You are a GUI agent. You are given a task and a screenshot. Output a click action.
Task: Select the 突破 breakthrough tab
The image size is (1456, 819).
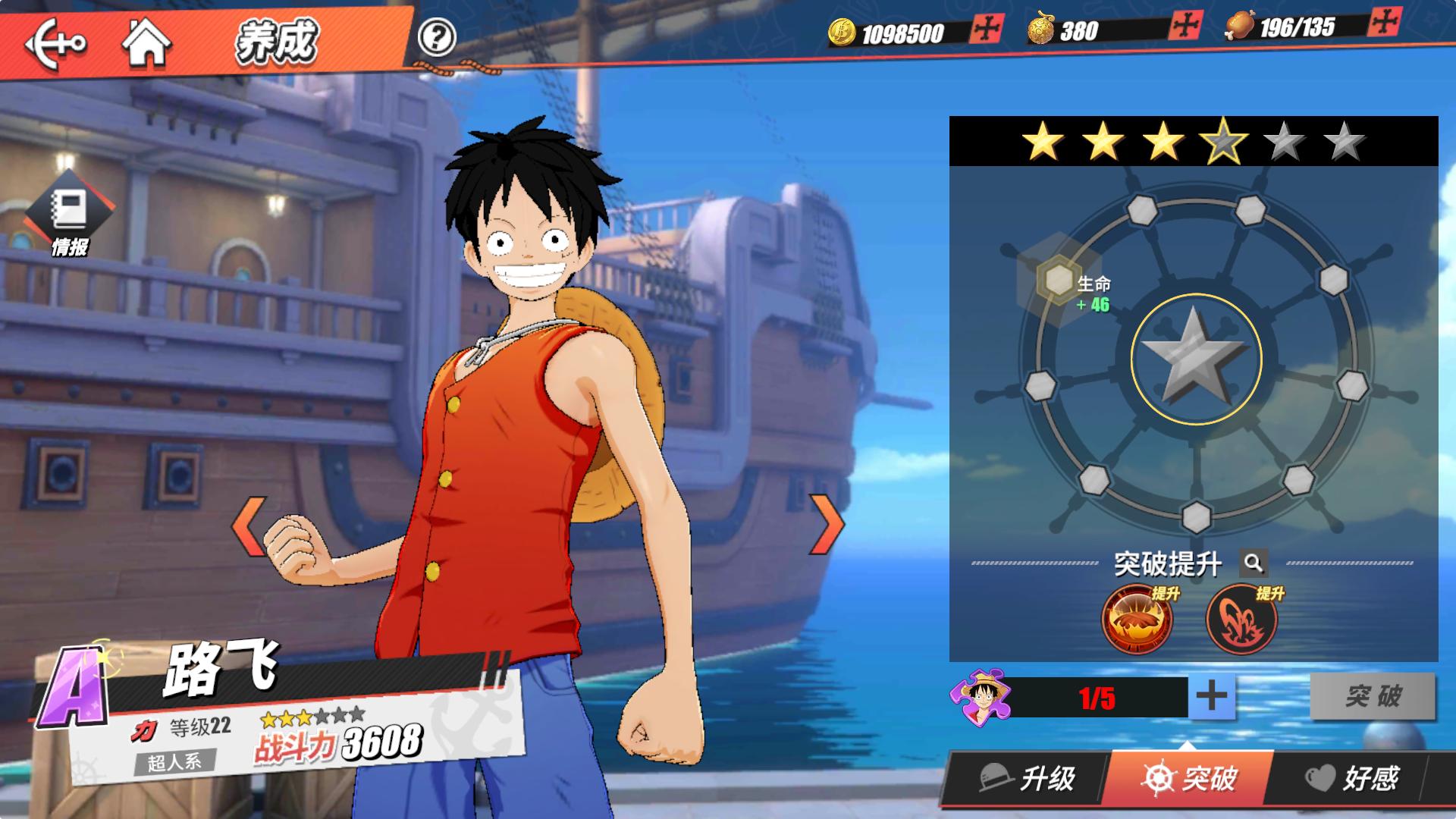(x=1189, y=778)
